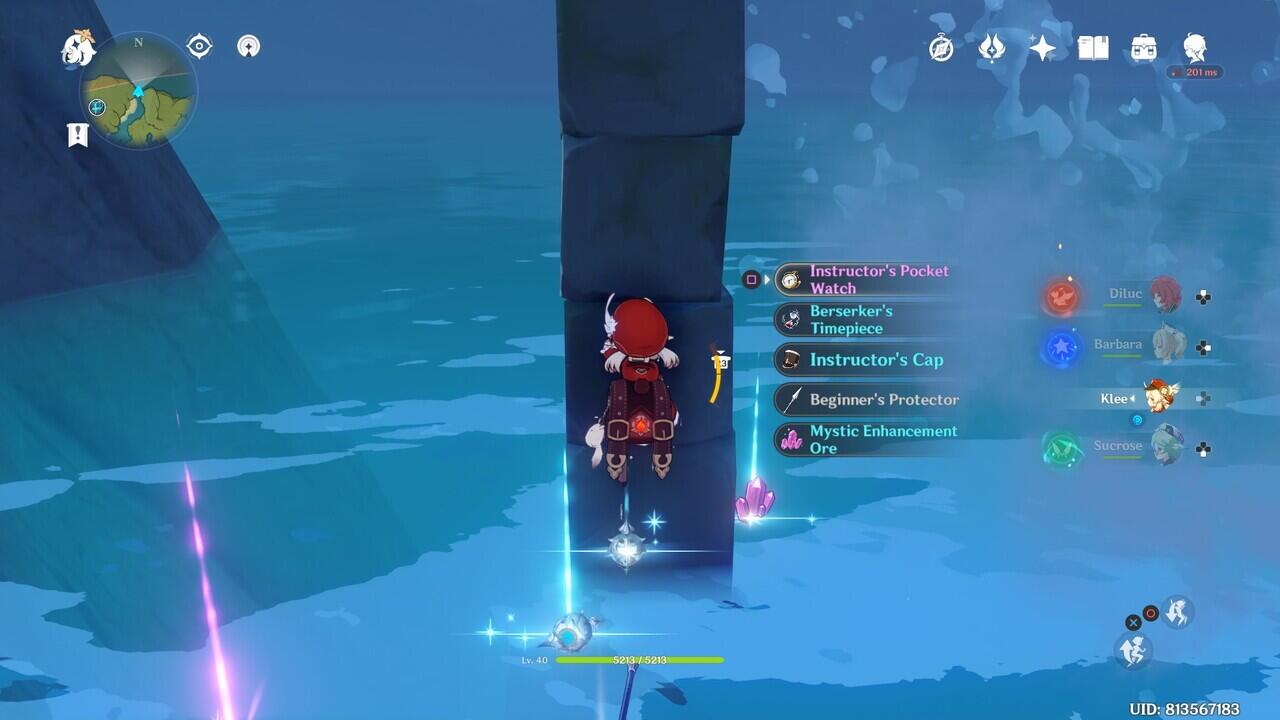This screenshot has height=720, width=1280.
Task: Pick up Berserker's Timepiece
Action: (866, 320)
